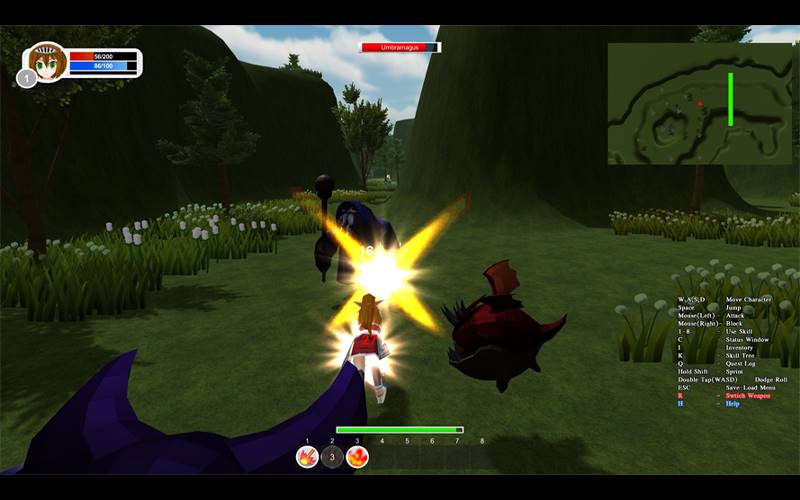Select the skill on cooldown showing 3
Image resolution: width=800 pixels, height=500 pixels.
[x=333, y=457]
